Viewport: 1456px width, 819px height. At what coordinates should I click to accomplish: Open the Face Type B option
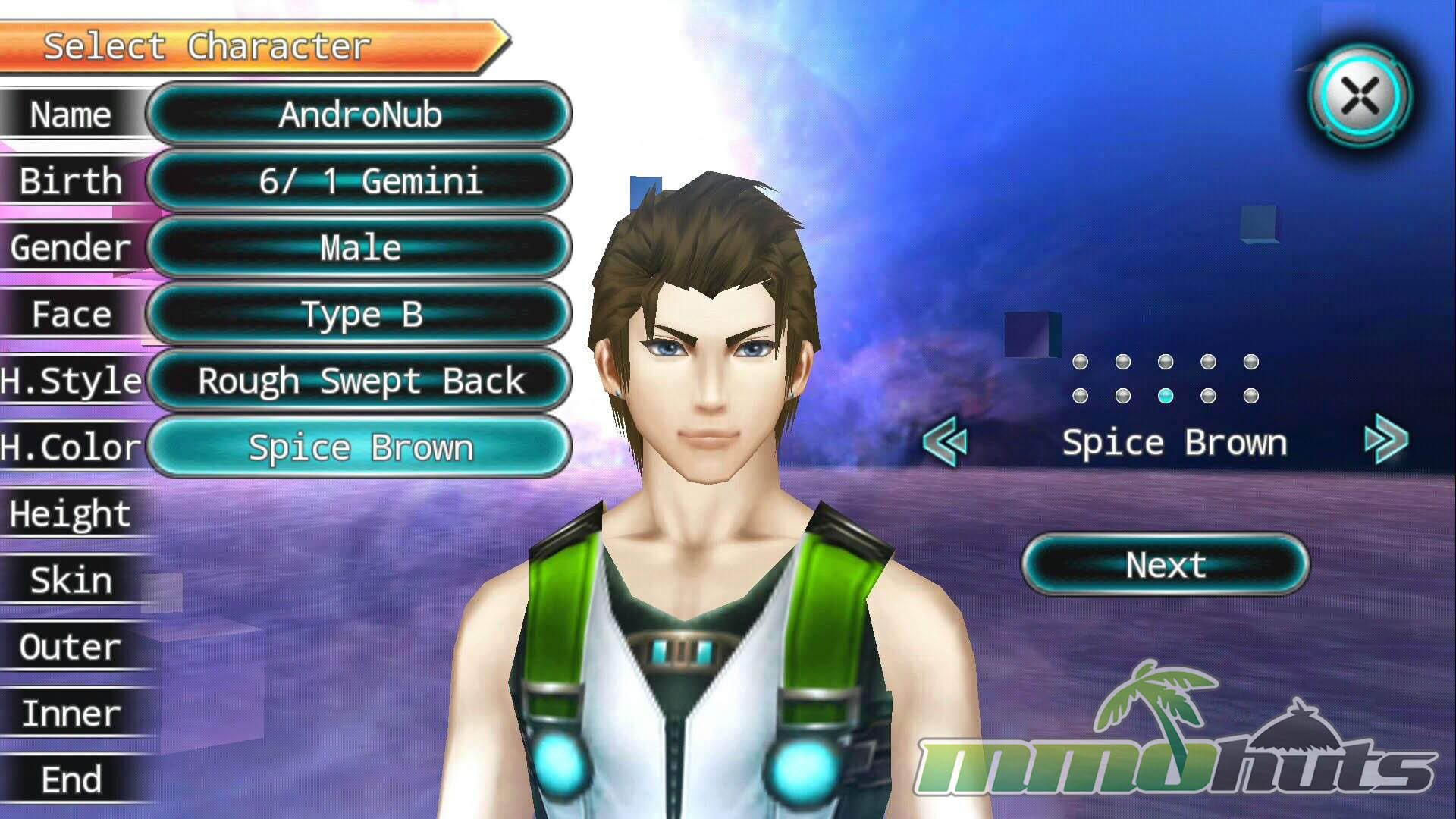(x=359, y=314)
